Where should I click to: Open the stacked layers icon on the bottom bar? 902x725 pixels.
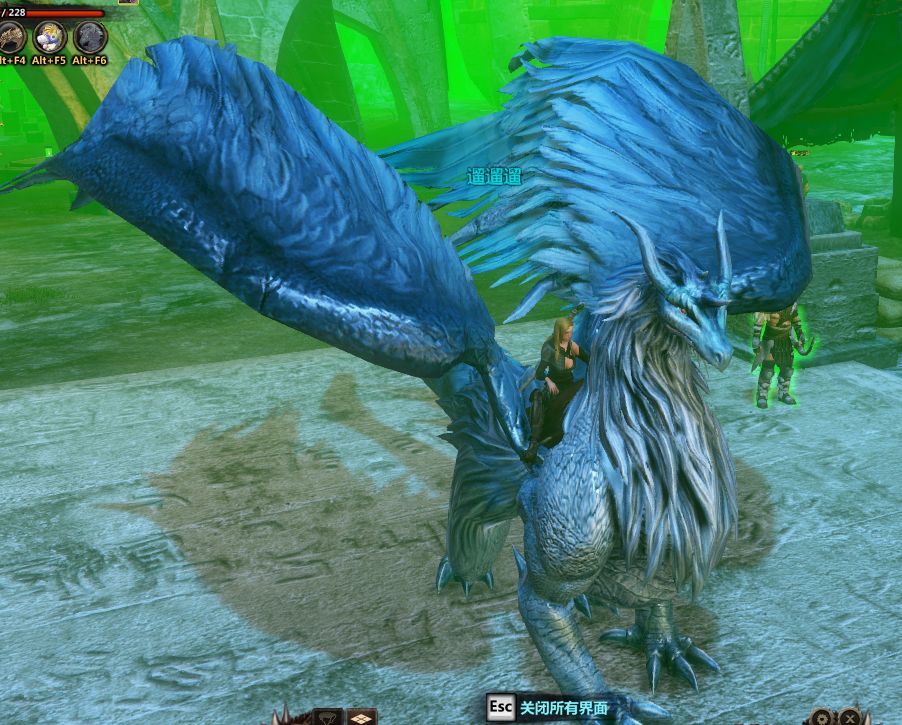point(361,717)
